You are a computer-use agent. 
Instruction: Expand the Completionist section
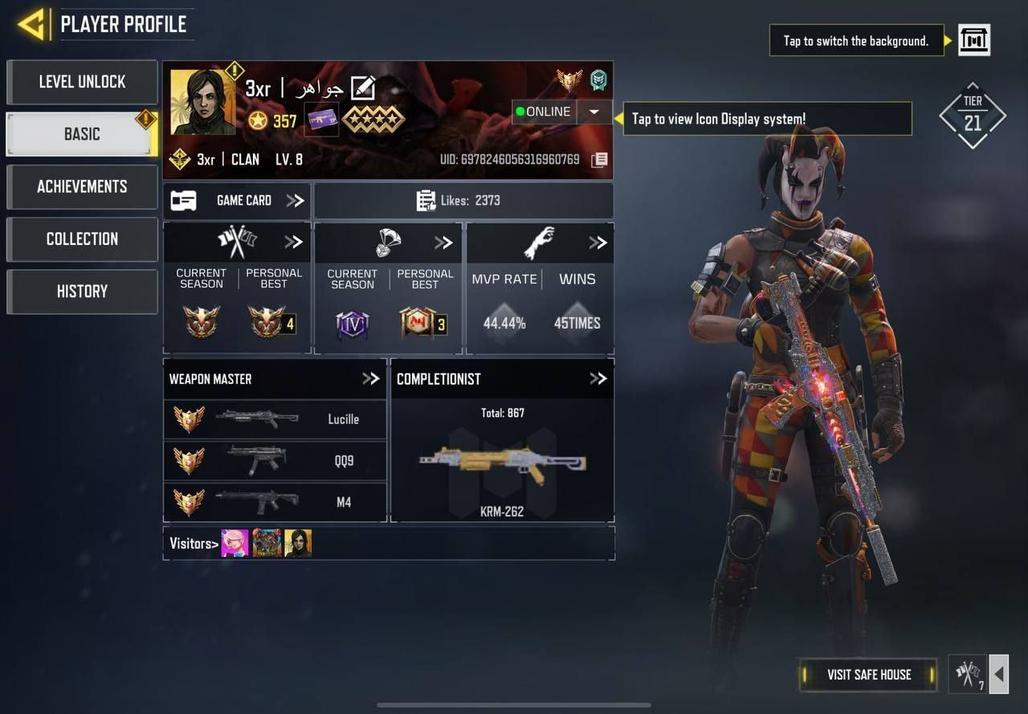(x=598, y=379)
